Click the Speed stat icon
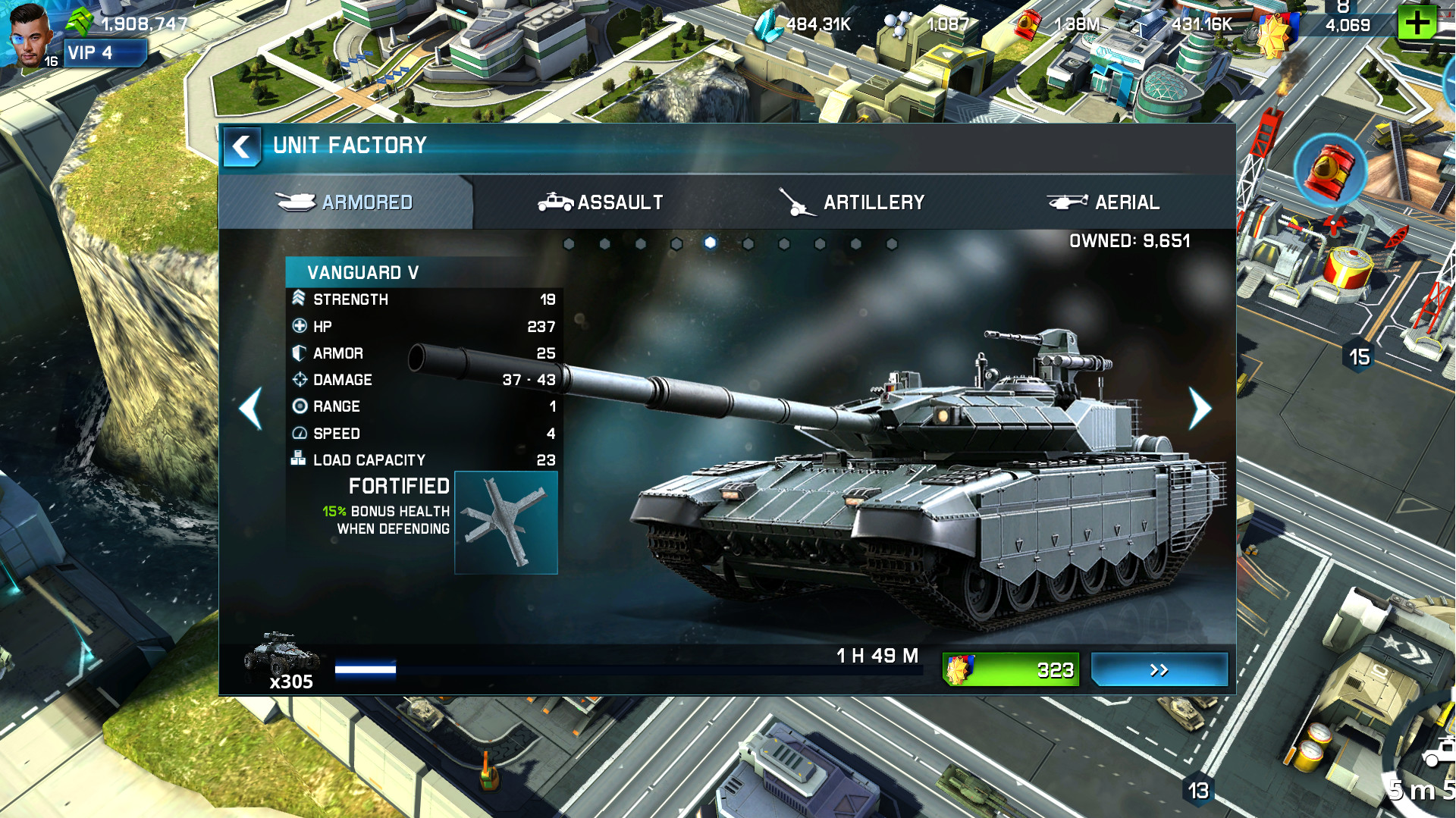This screenshot has width=1456, height=818. click(x=298, y=433)
